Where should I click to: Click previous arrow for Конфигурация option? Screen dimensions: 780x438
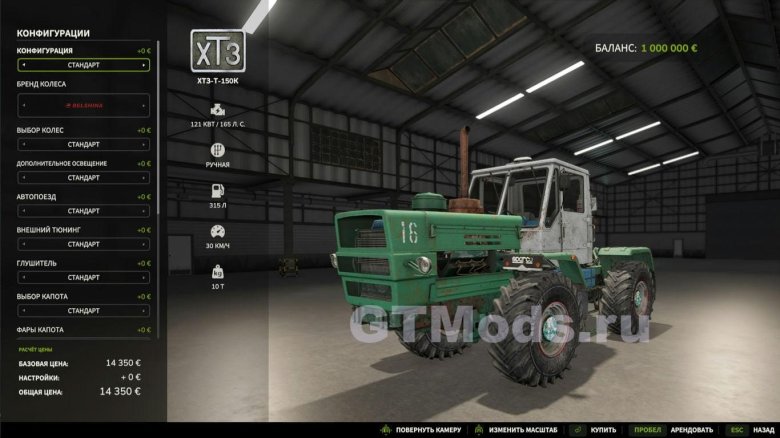23,66
